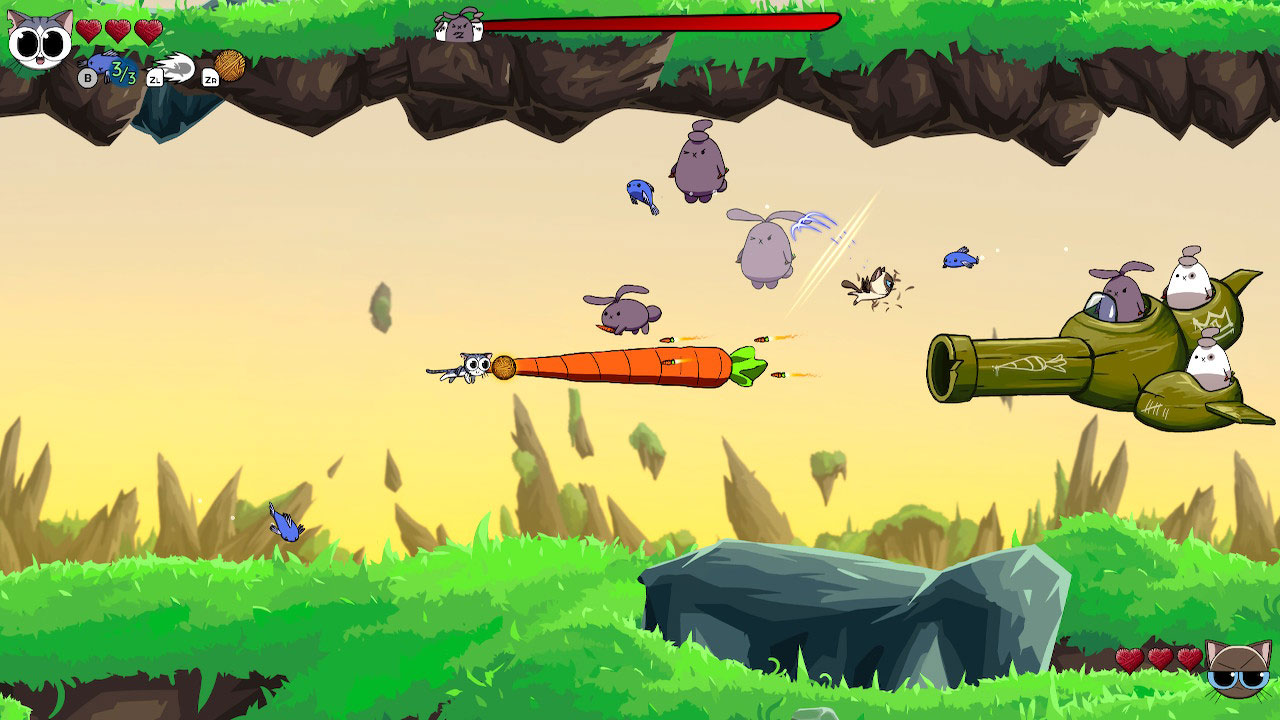The image size is (1280, 720).
Task: Select the blue fish ammo icon
Action: click(x=101, y=62)
